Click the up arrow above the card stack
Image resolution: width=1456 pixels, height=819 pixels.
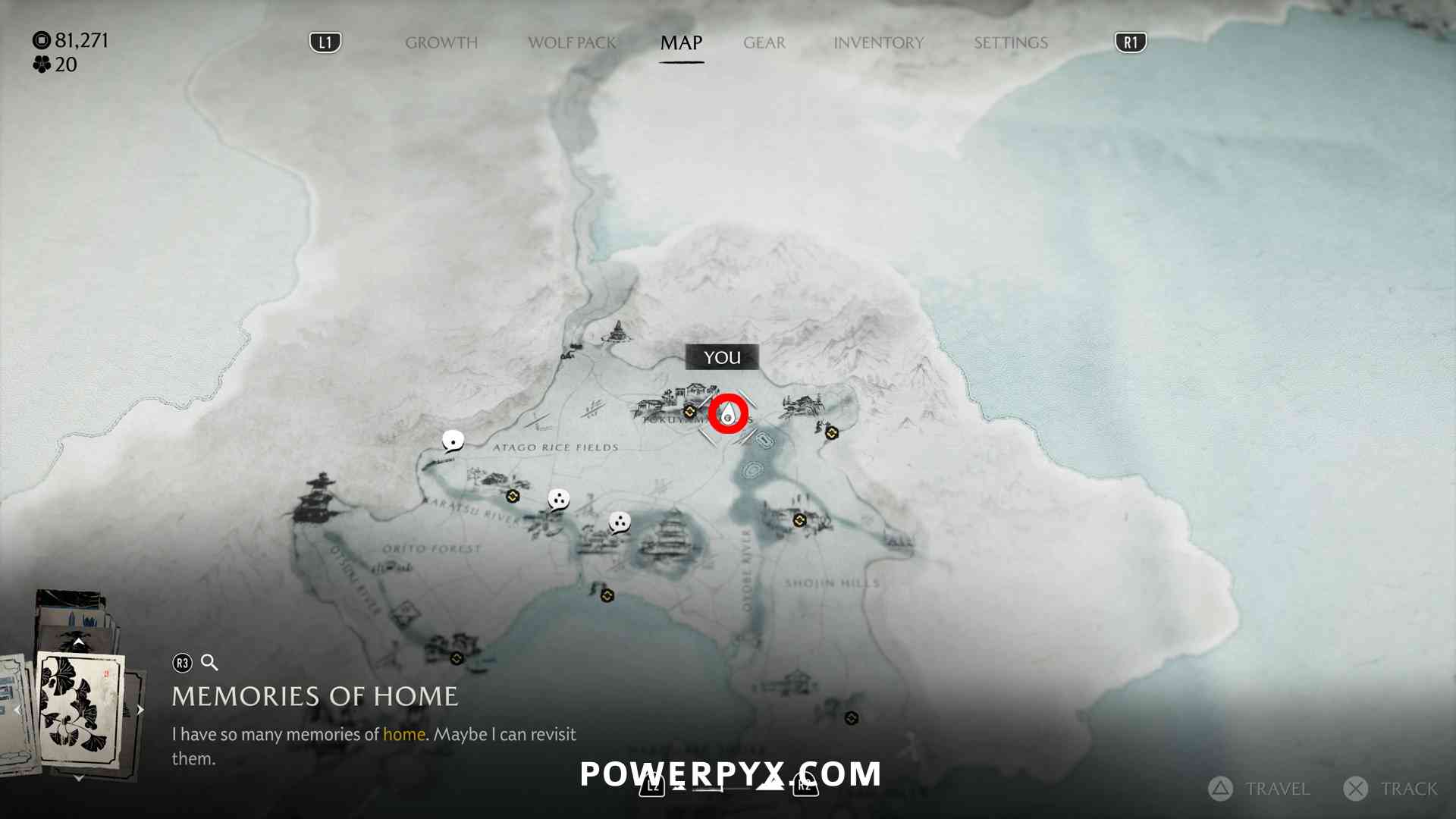(x=78, y=642)
